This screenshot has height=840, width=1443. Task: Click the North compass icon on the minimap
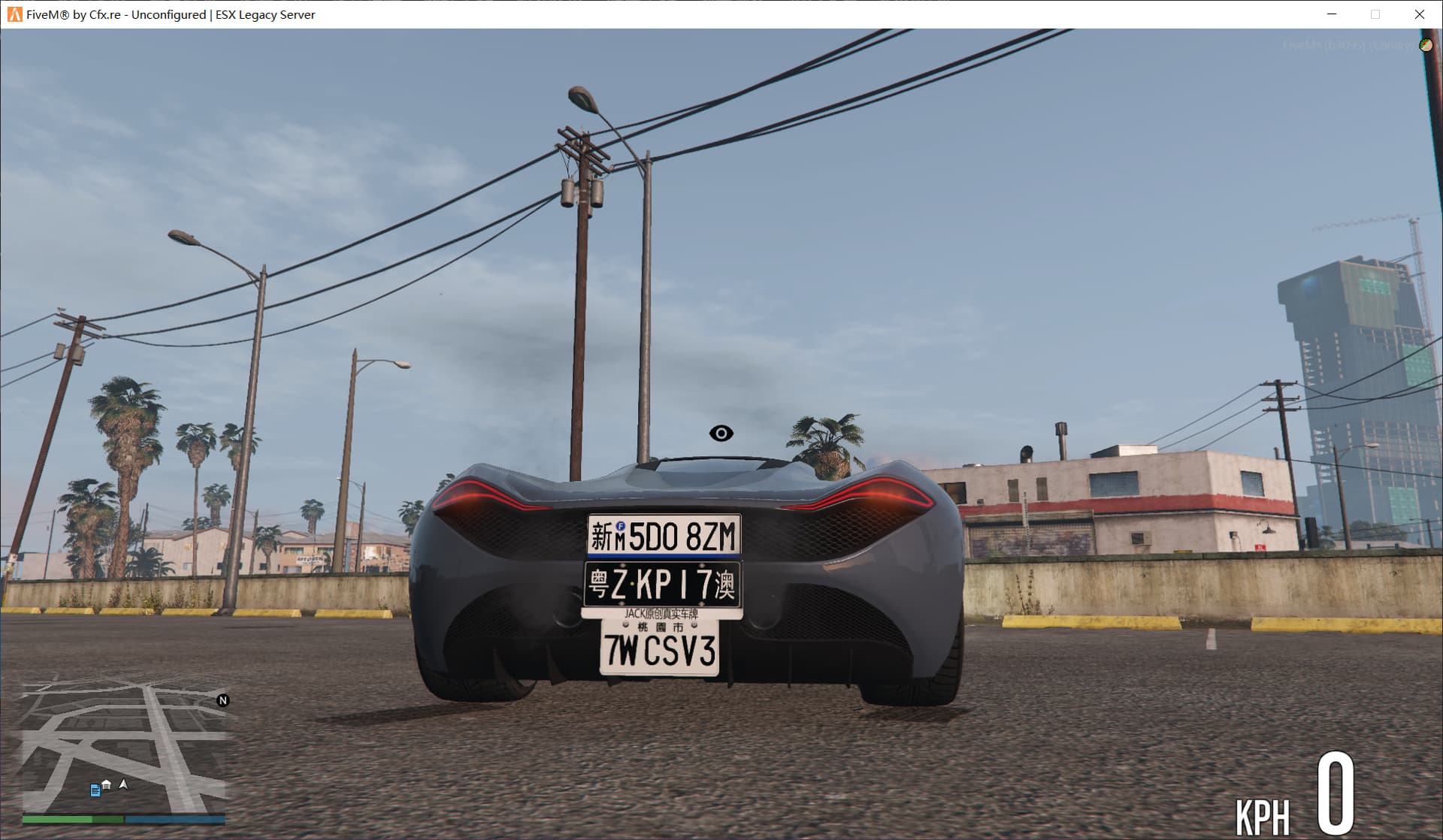[x=223, y=701]
